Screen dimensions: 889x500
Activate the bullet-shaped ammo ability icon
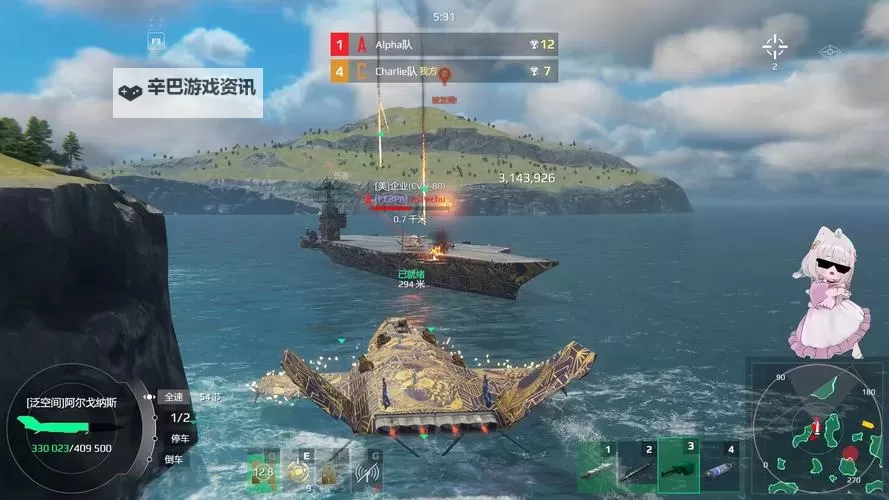tap(332, 471)
